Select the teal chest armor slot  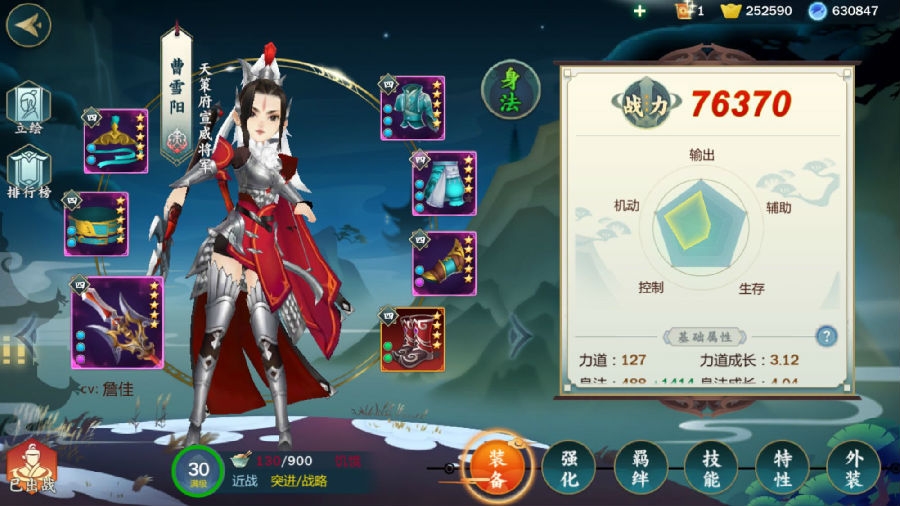click(412, 106)
